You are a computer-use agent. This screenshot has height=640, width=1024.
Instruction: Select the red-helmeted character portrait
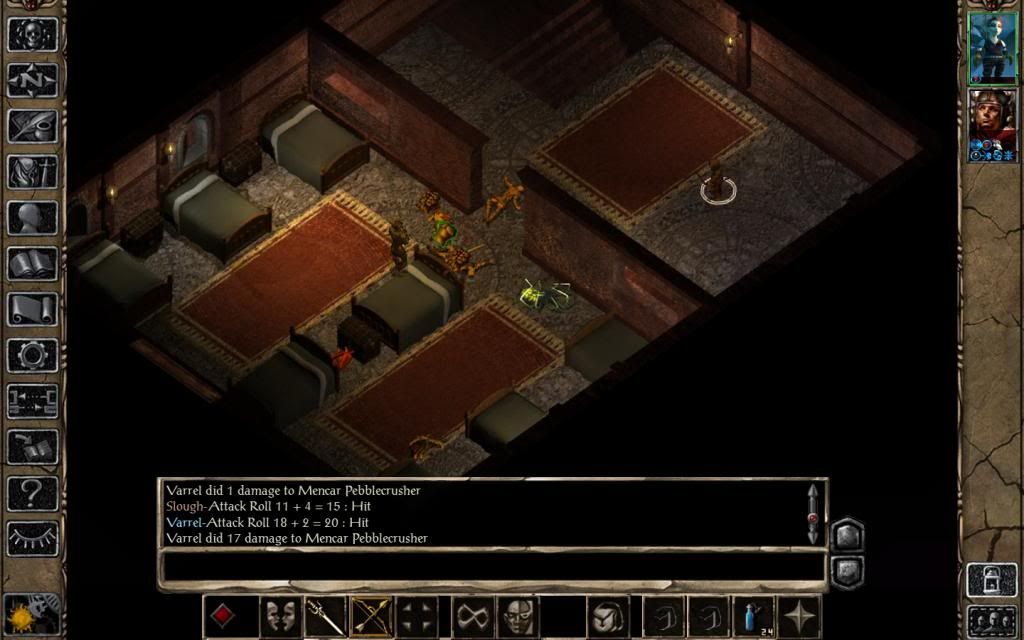[992, 125]
